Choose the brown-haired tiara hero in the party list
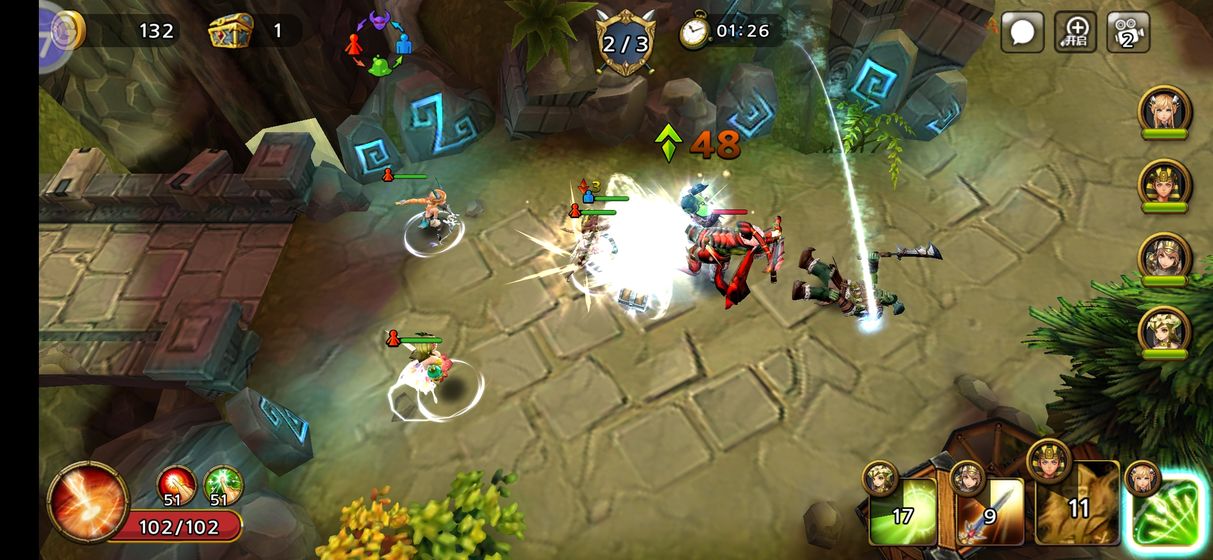 pos(1164,257)
